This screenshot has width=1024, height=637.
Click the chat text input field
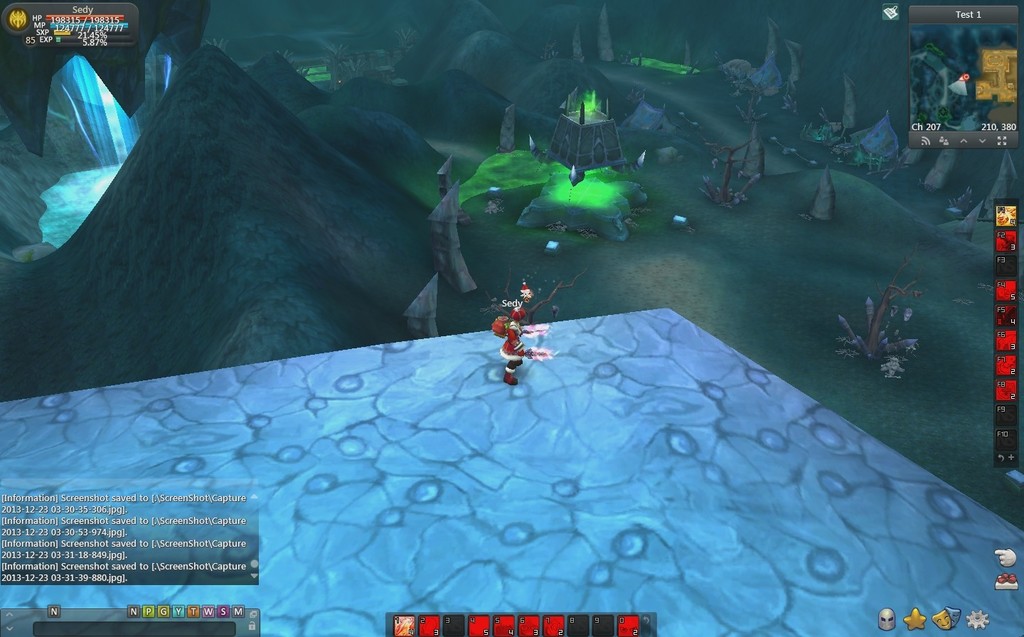click(x=134, y=629)
